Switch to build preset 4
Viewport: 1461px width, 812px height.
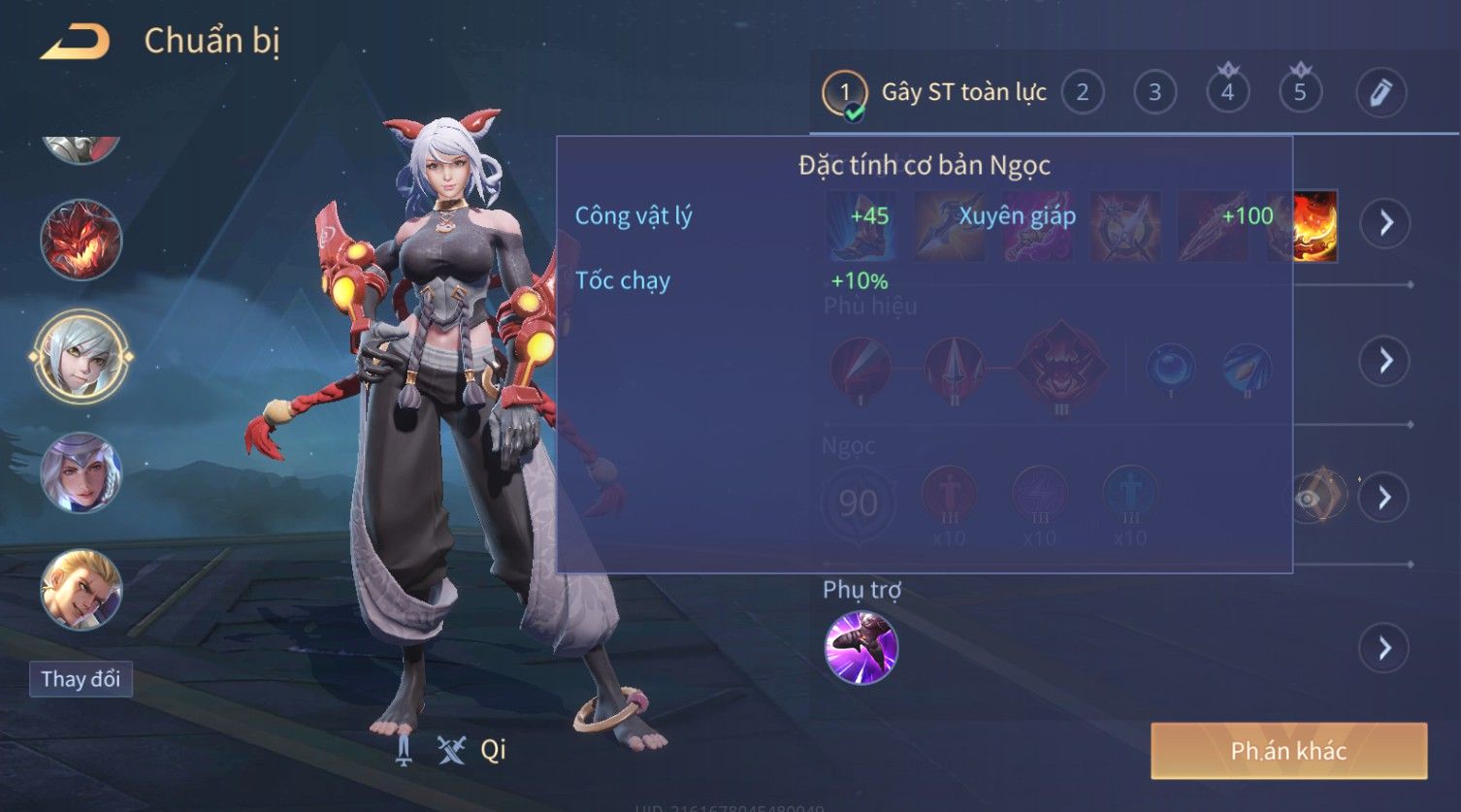(x=1227, y=93)
